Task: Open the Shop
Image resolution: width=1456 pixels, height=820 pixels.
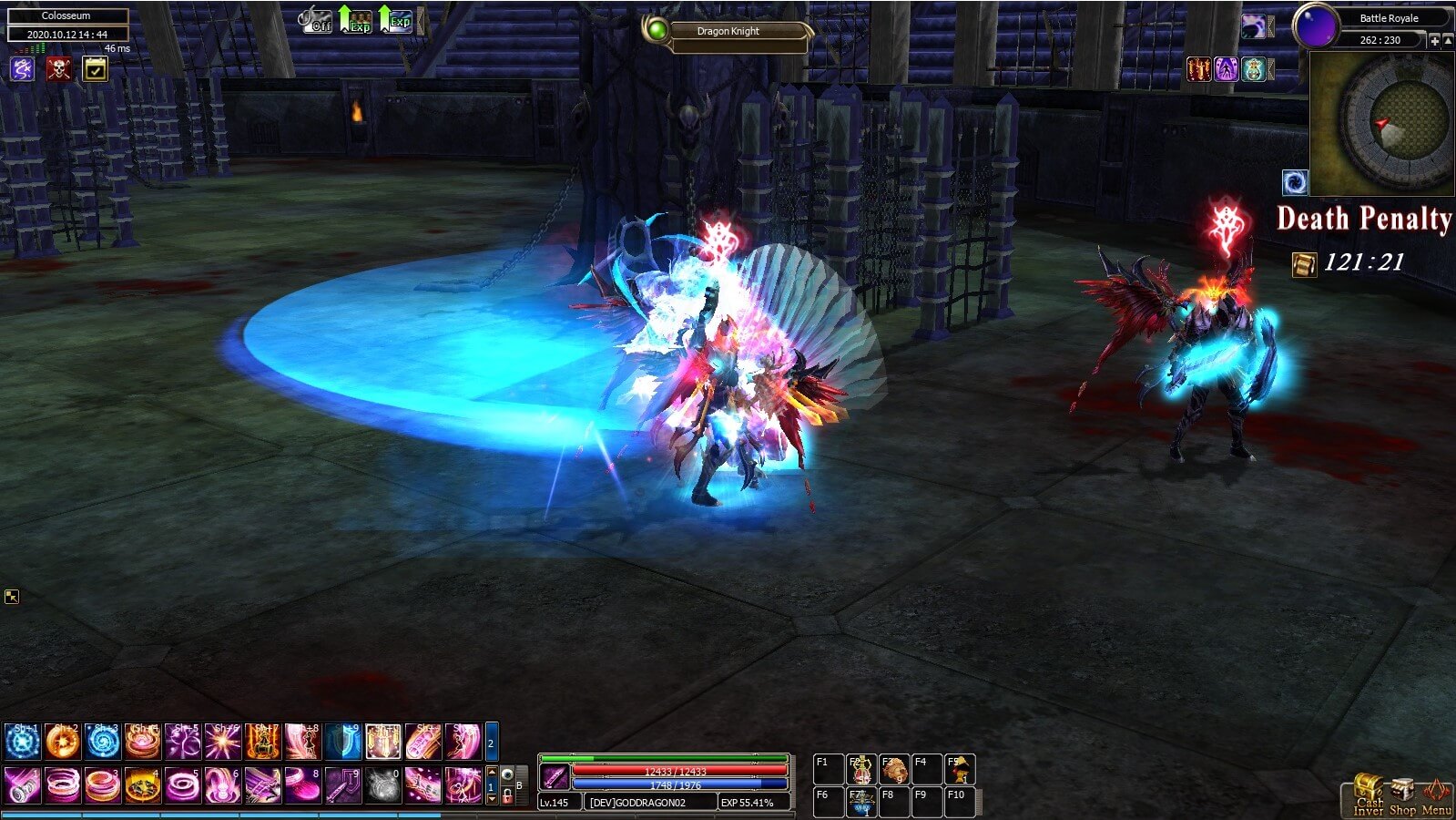Action: pos(1402,795)
